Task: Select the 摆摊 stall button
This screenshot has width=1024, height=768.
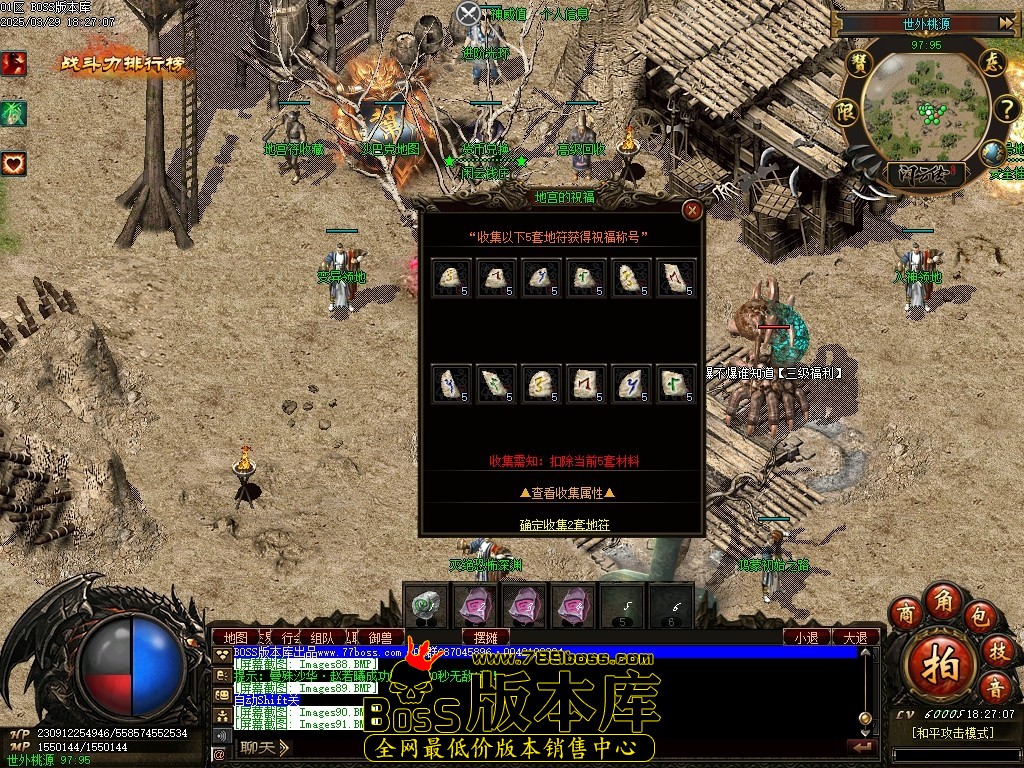Action: [486, 637]
